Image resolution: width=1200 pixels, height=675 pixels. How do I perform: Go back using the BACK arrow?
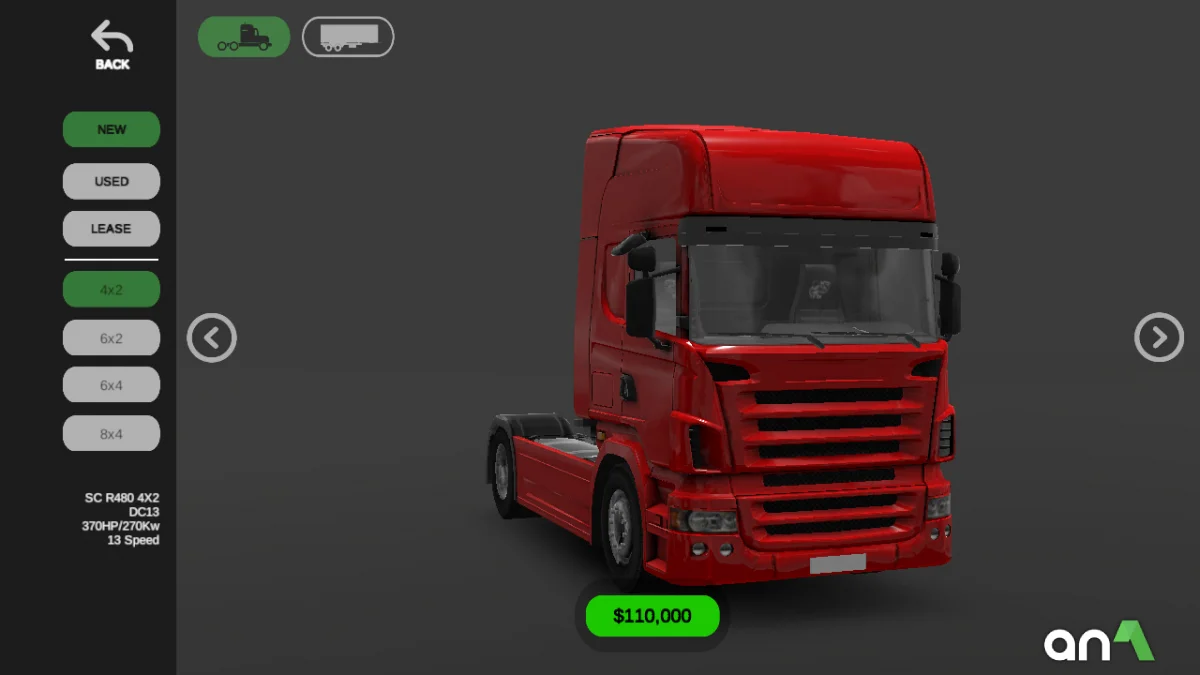pyautogui.click(x=112, y=46)
